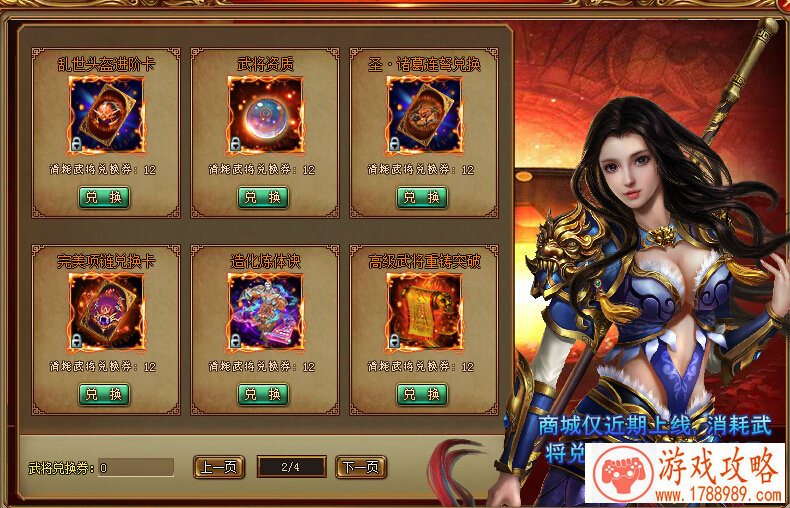Exchange for 高级武将重铸突破 scroll
This screenshot has height=508, width=790.
click(424, 394)
